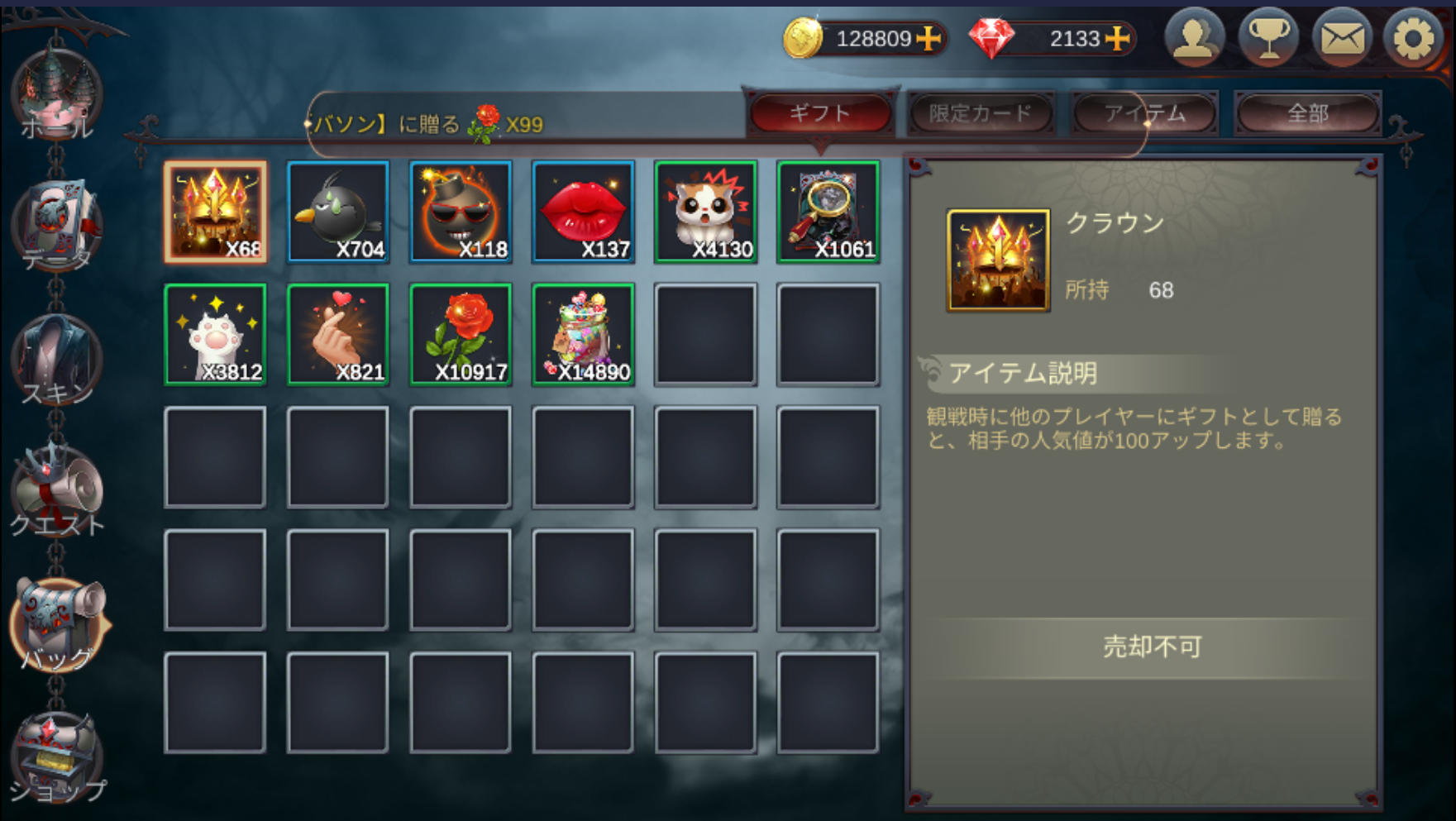Show the アイテム tab

pyautogui.click(x=1144, y=113)
